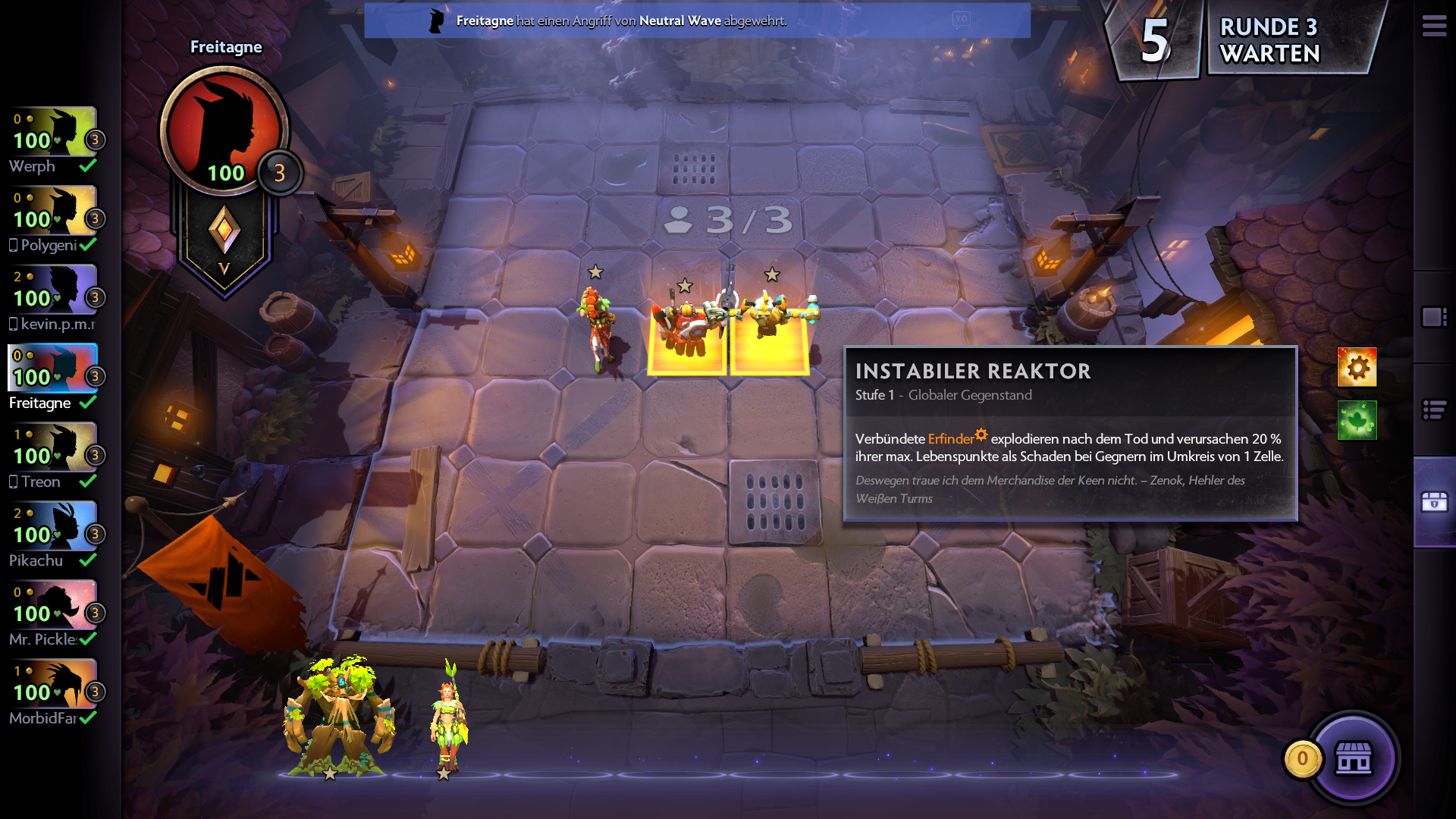Open the shop with the purple store button
This screenshot has width=1456, height=819.
(x=1354, y=758)
